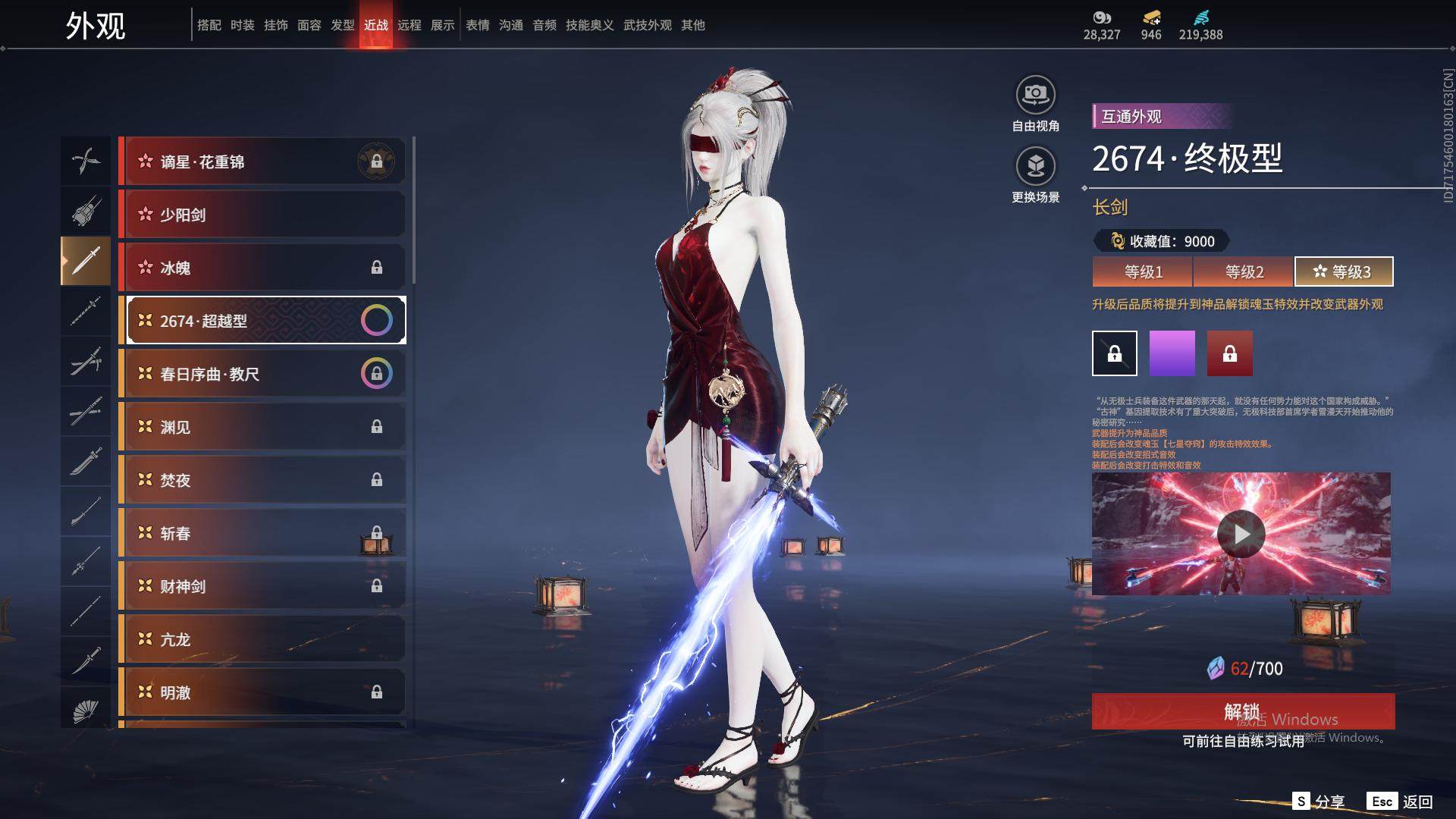
Task: Select the 发型 hairstyle tab
Action: pos(343,25)
